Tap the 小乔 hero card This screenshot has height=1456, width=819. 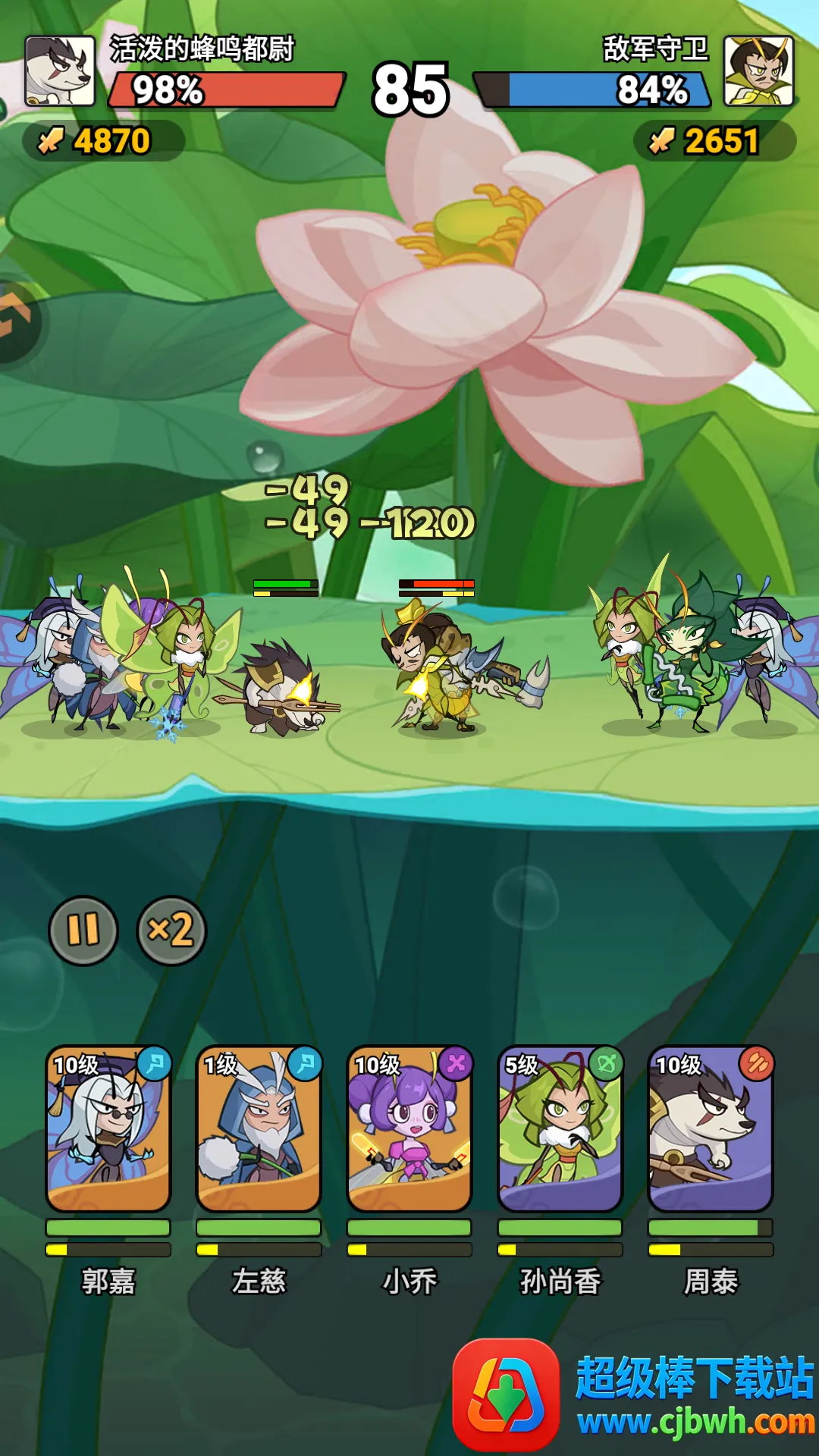click(x=409, y=1129)
